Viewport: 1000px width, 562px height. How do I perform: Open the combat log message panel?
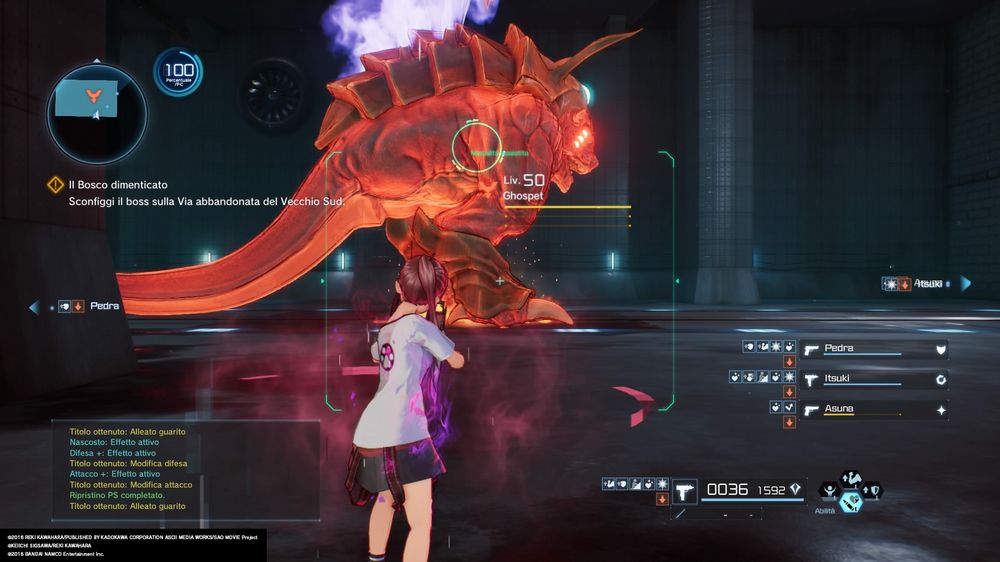(186, 470)
